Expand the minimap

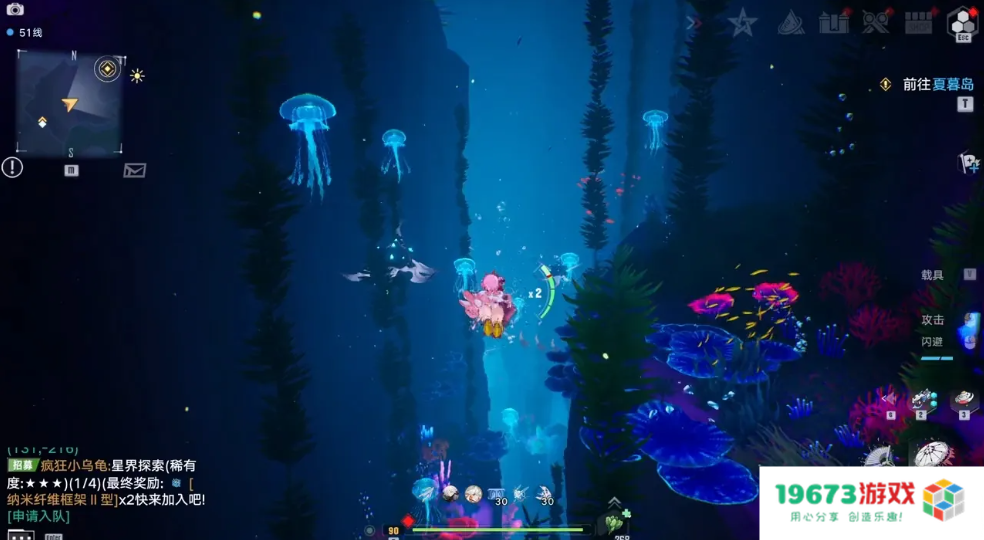pyautogui.click(x=69, y=103)
